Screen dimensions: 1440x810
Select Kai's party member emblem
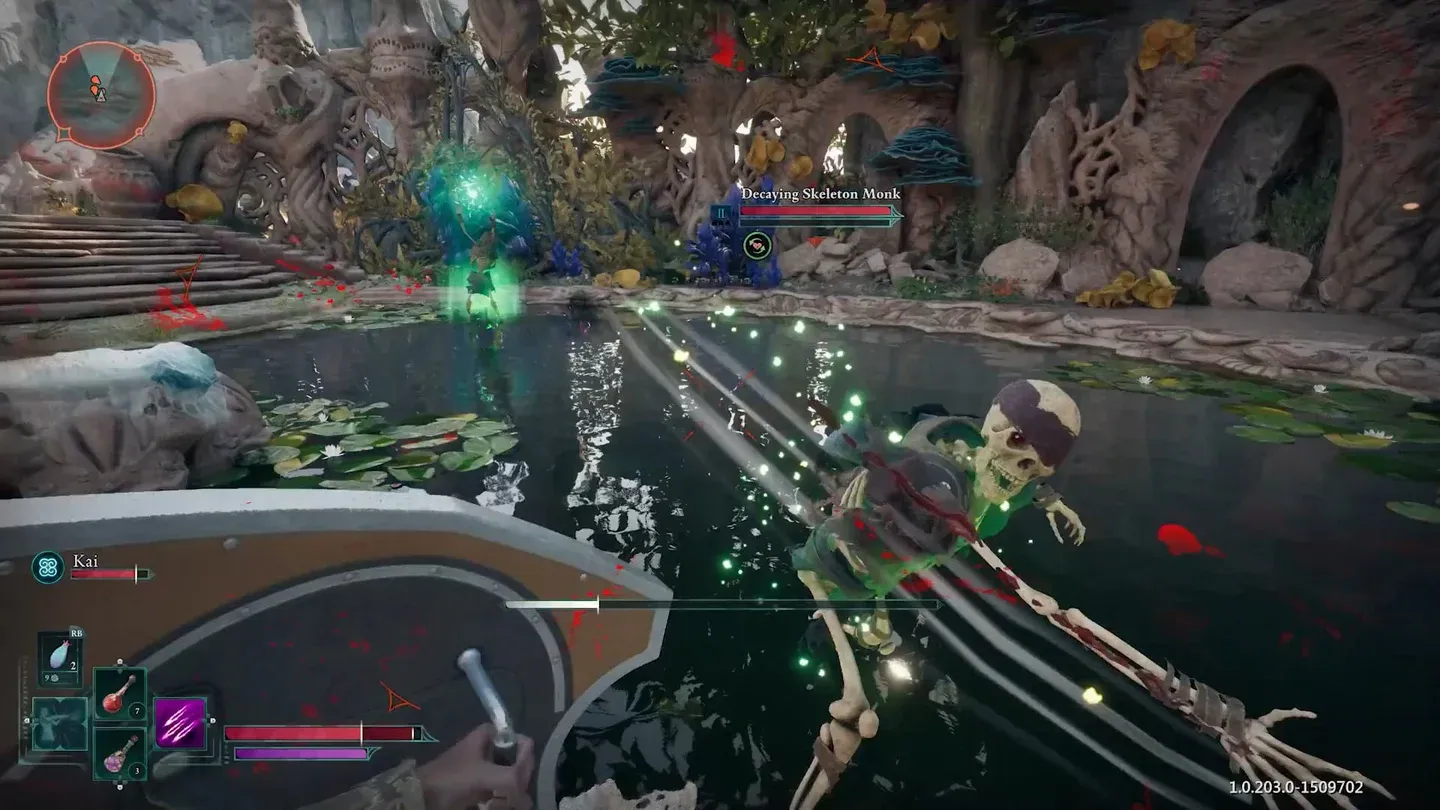47,568
